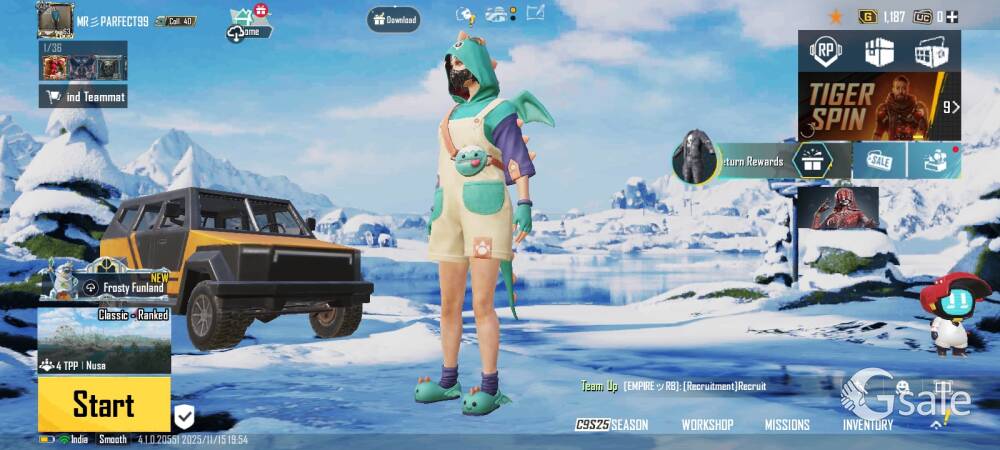Open the Royale Pass RP icon
The width and height of the screenshot is (1000, 450).
click(826, 51)
